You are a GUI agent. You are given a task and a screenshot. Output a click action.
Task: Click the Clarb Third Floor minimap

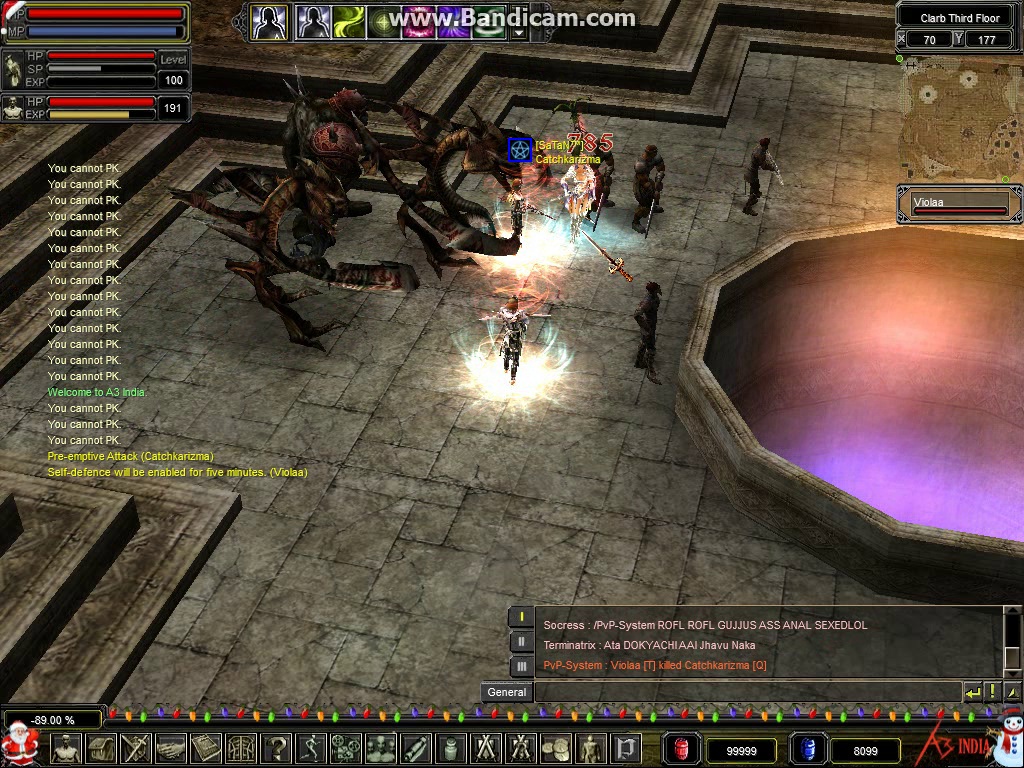[959, 118]
